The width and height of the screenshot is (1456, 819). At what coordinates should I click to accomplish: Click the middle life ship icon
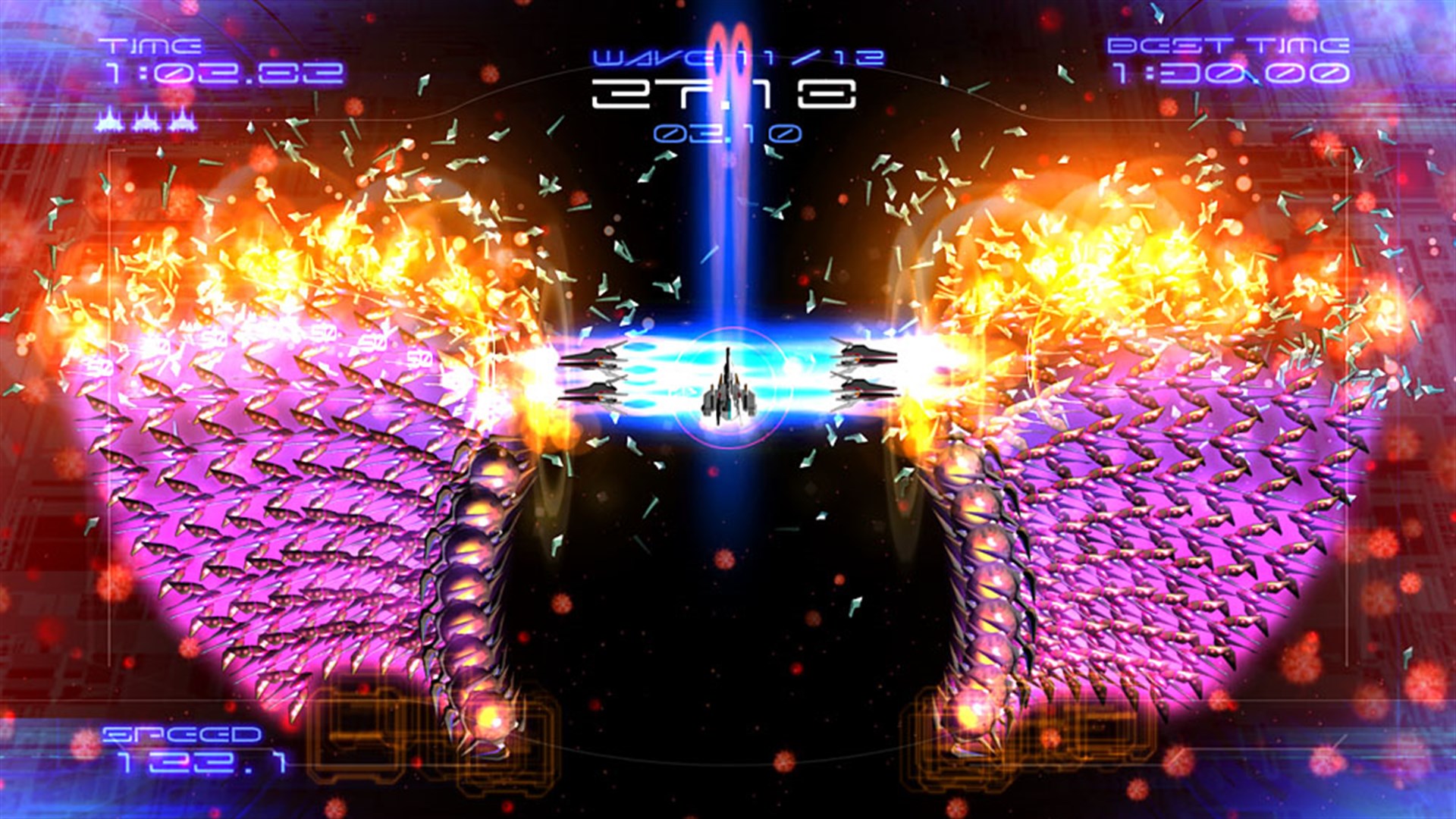pos(146,121)
